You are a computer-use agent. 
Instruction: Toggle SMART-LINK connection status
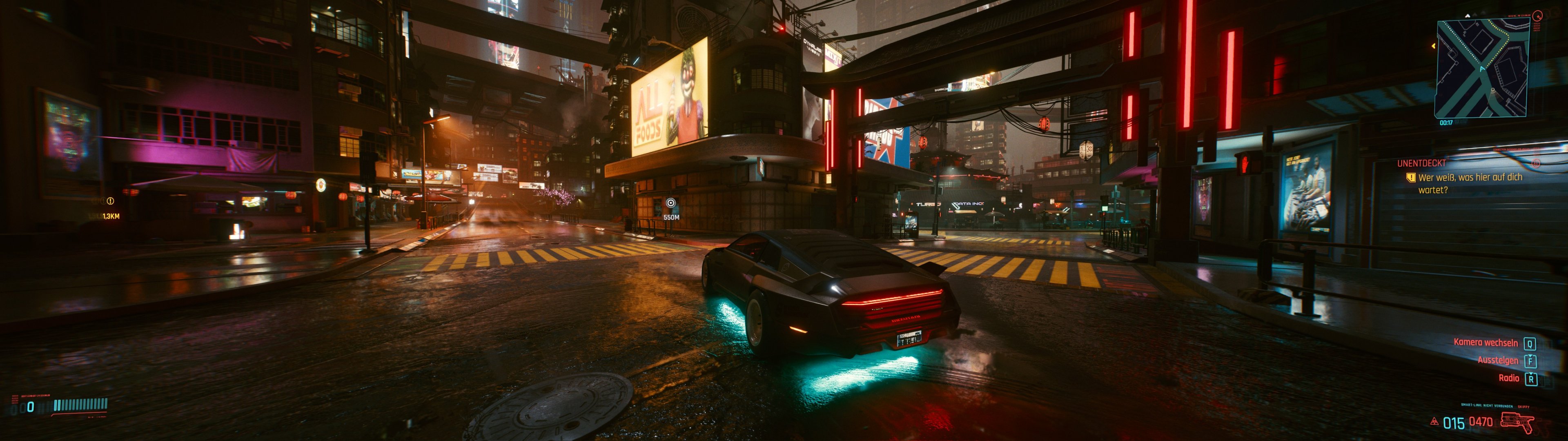pyautogui.click(x=1487, y=405)
